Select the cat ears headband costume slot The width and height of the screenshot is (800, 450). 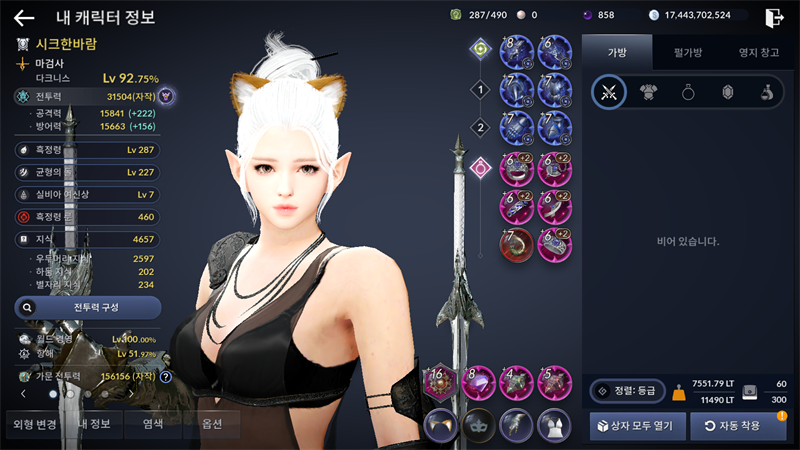(441, 424)
